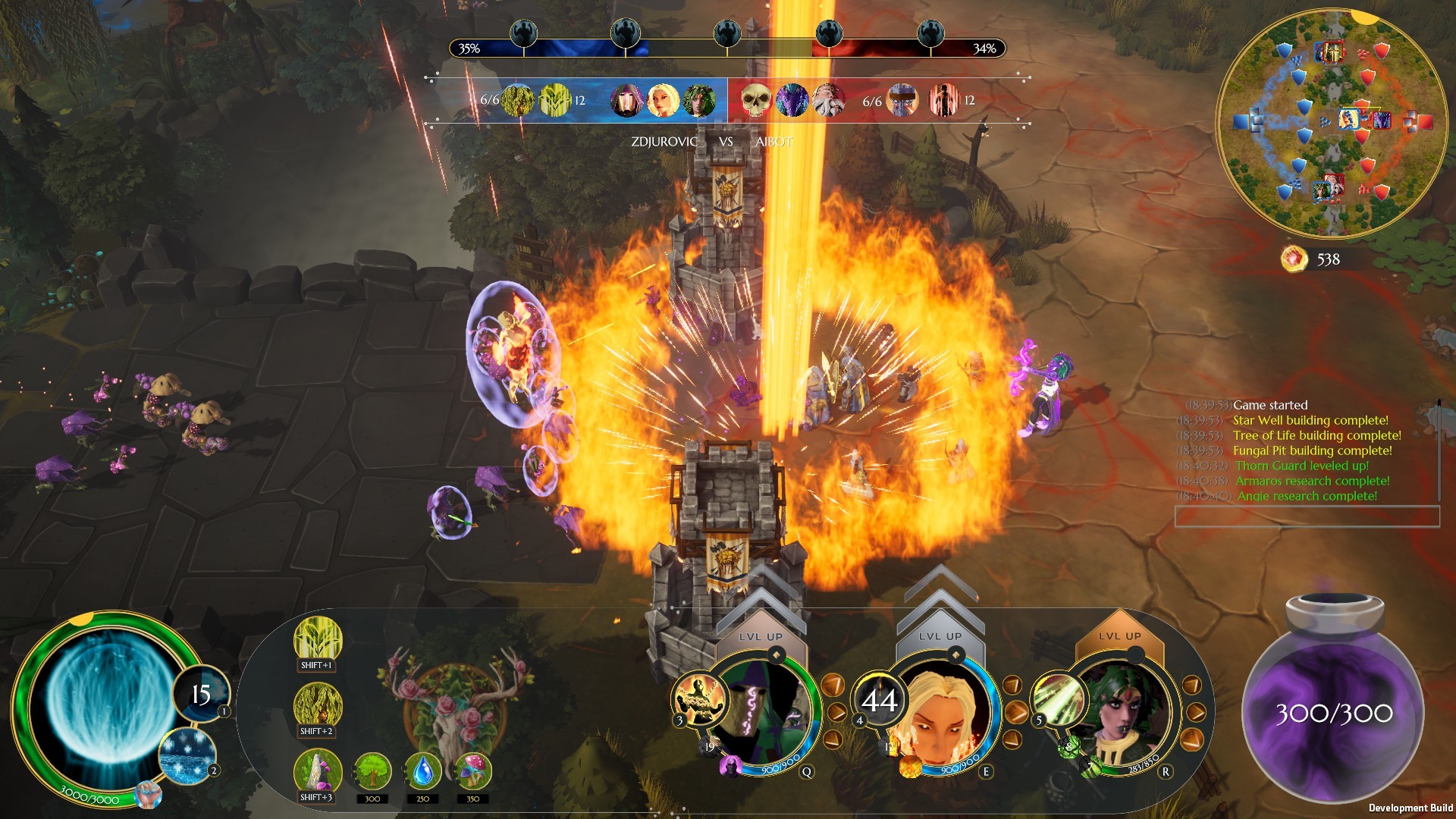Click the blue team progress bar showing 35%
The height and width of the screenshot is (819, 1456).
click(x=531, y=49)
